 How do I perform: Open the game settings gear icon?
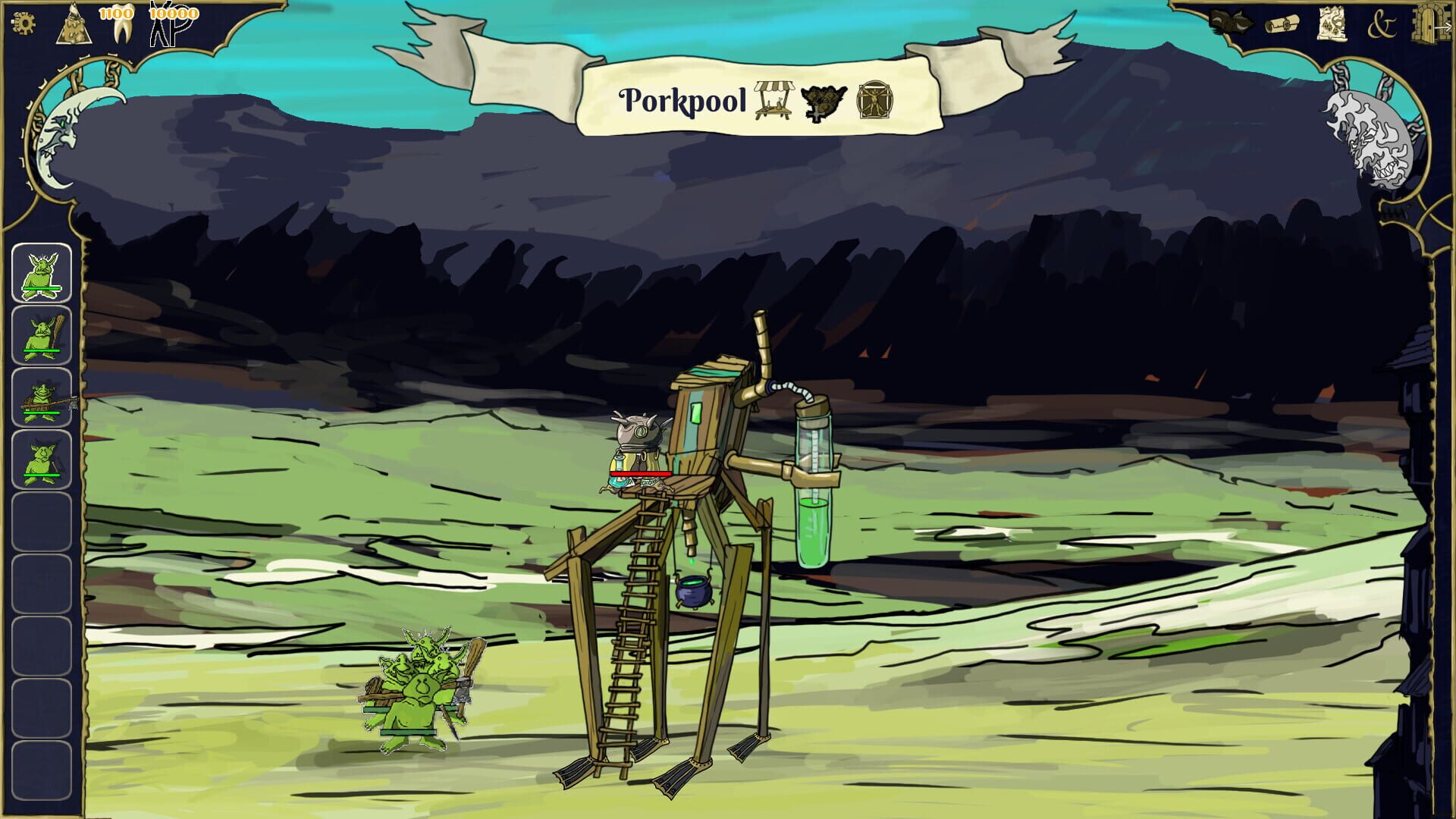(x=25, y=23)
